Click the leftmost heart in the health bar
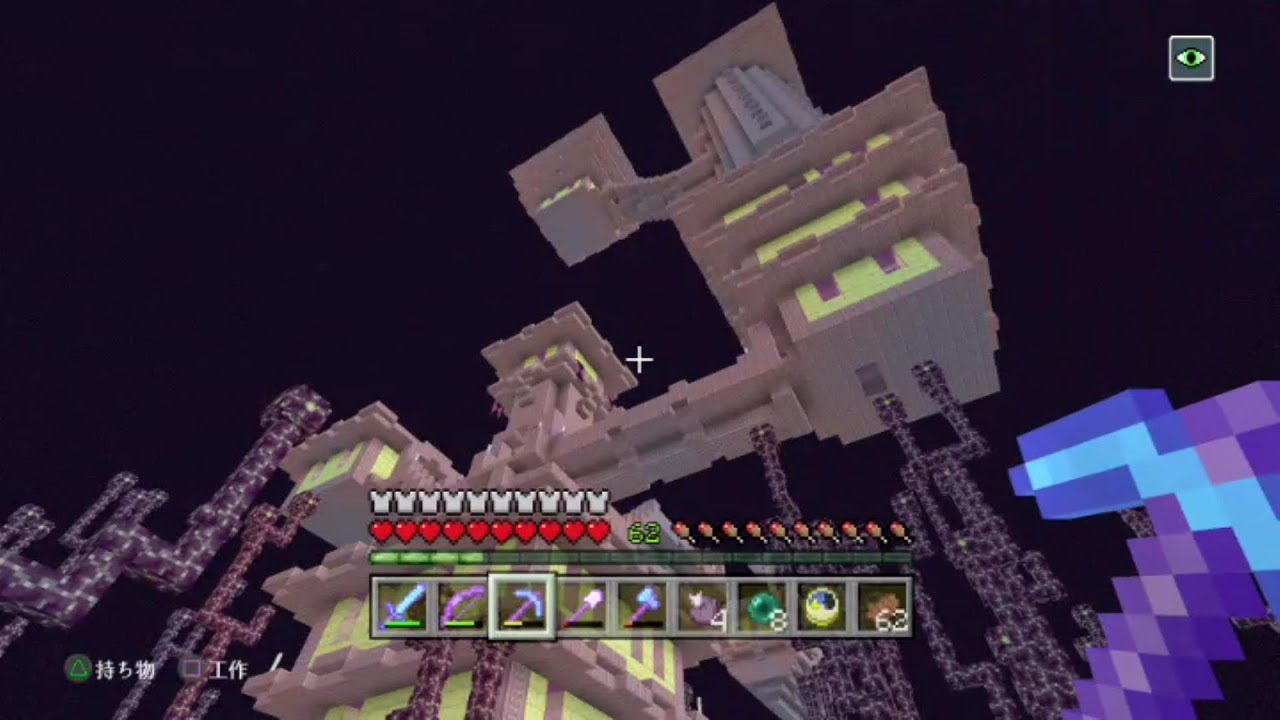The height and width of the screenshot is (720, 1280). pyautogui.click(x=381, y=531)
